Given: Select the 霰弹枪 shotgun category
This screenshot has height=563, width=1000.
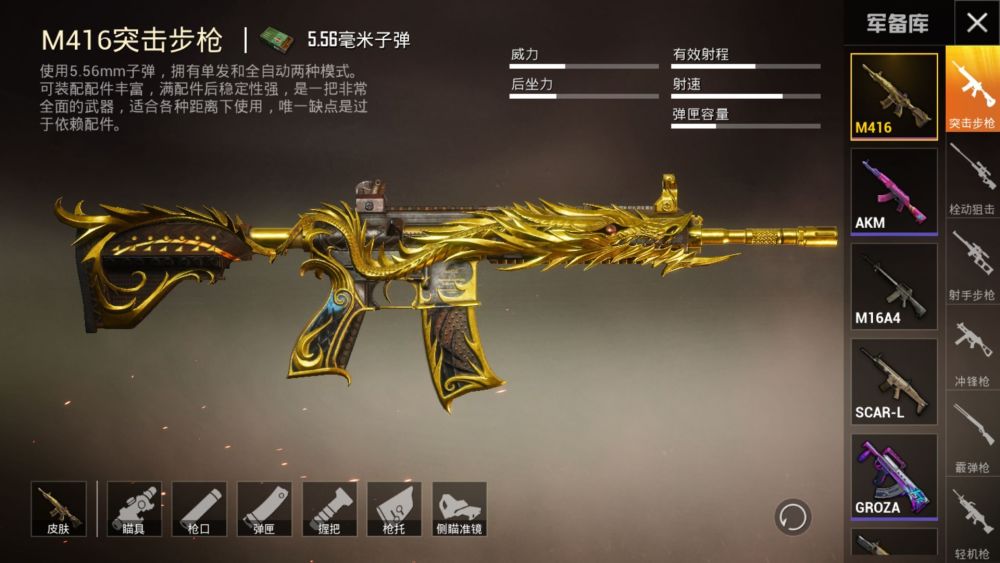Looking at the screenshot, I should point(972,436).
